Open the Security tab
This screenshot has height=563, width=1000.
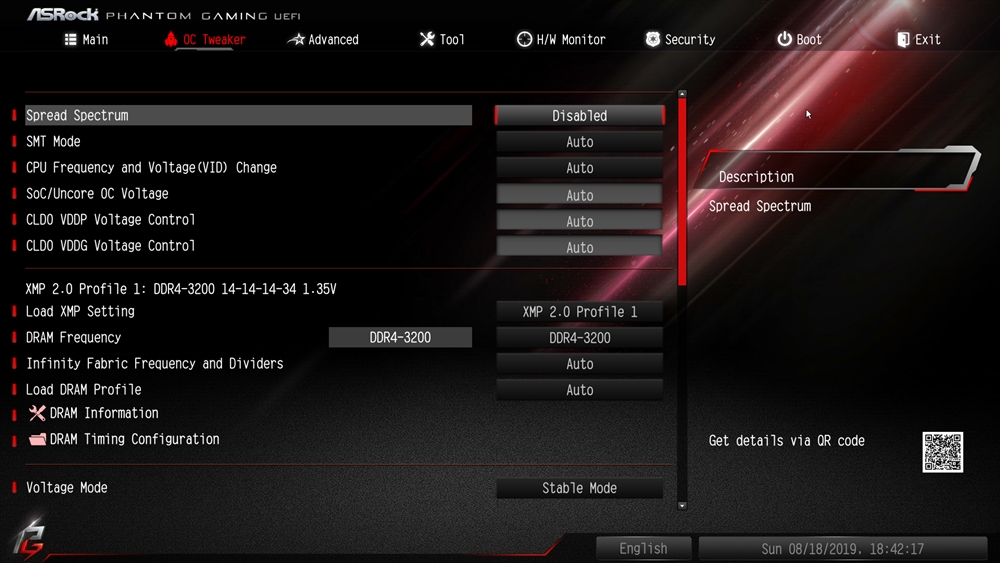pos(680,40)
